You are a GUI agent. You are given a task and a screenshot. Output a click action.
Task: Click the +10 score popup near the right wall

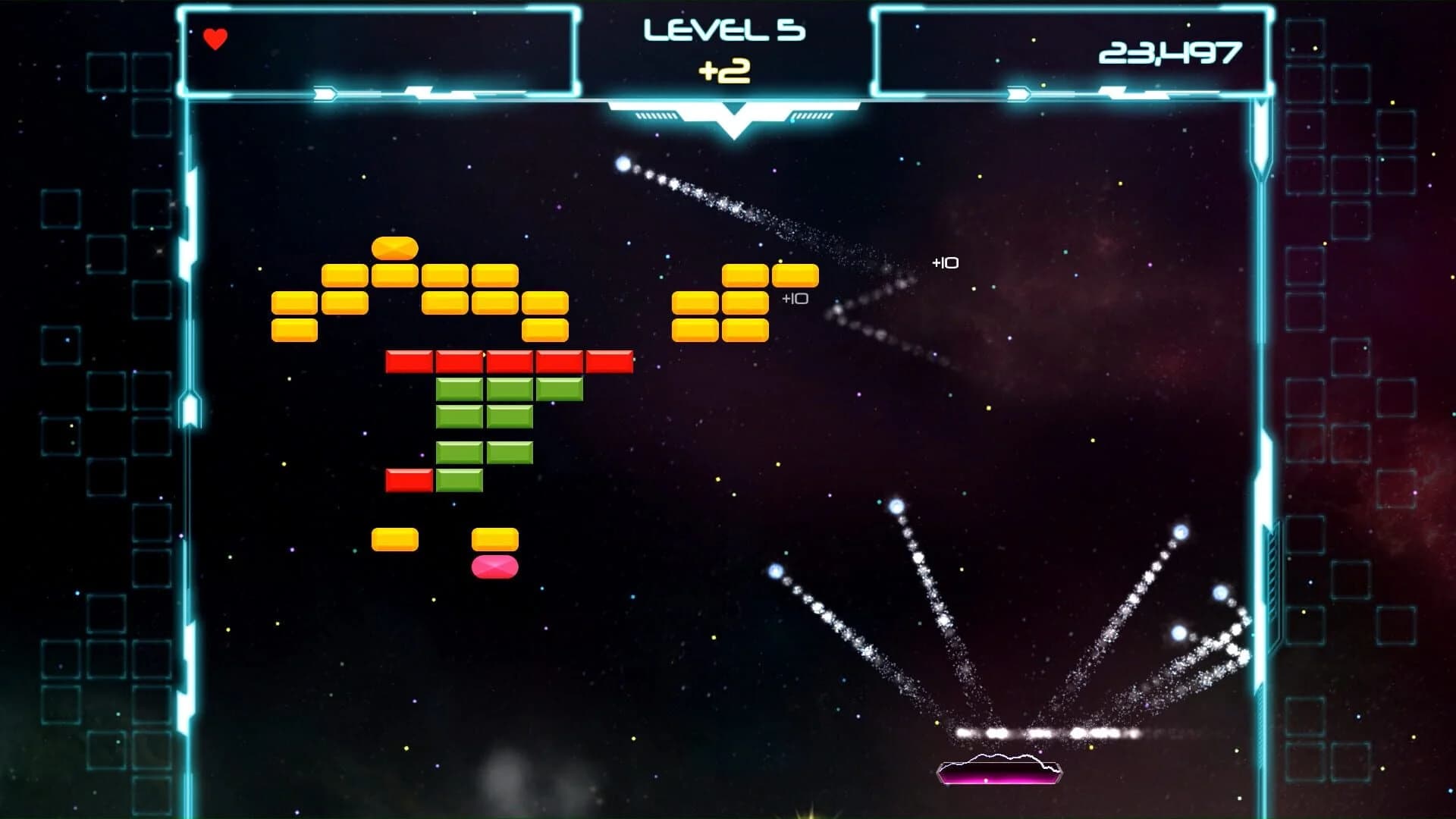point(945,262)
